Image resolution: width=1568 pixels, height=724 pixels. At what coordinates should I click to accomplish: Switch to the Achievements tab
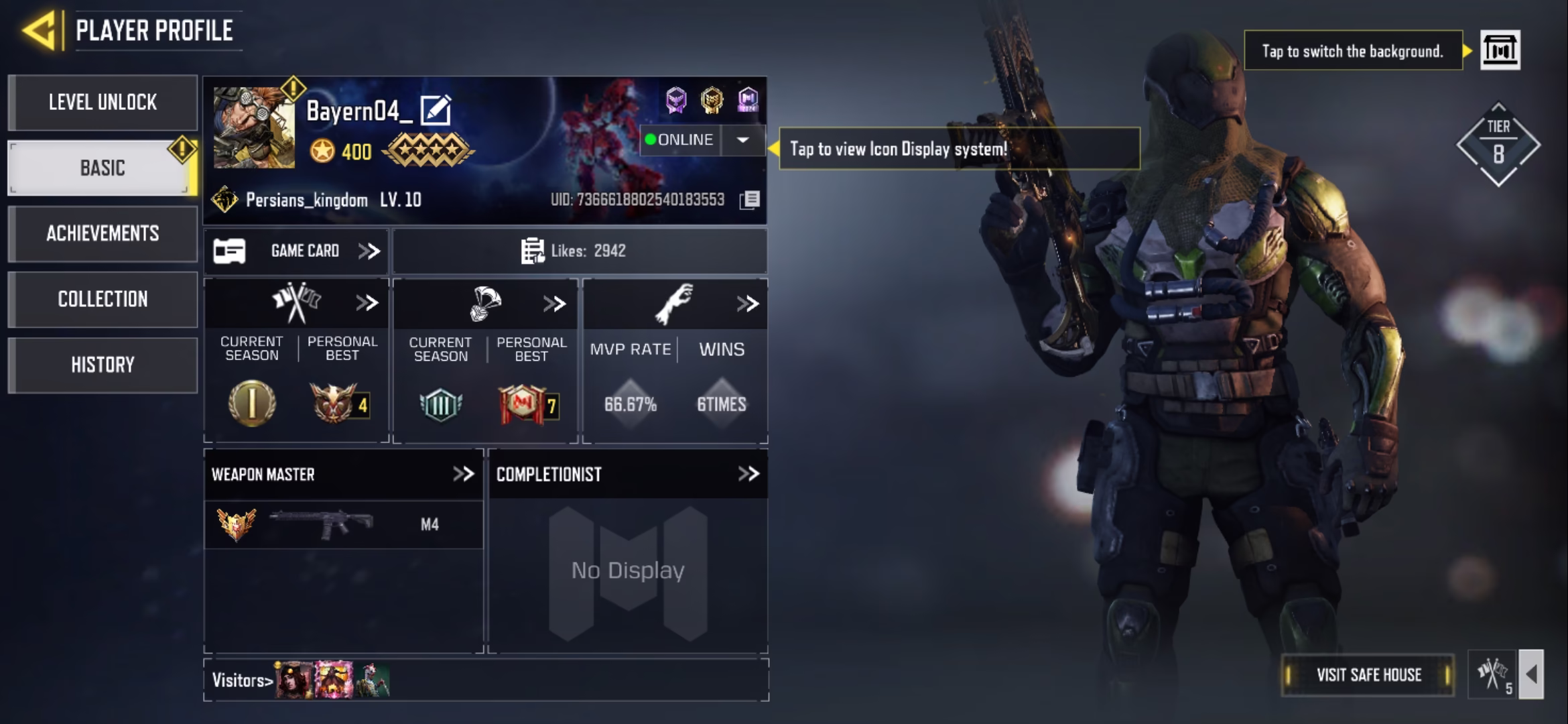click(103, 233)
